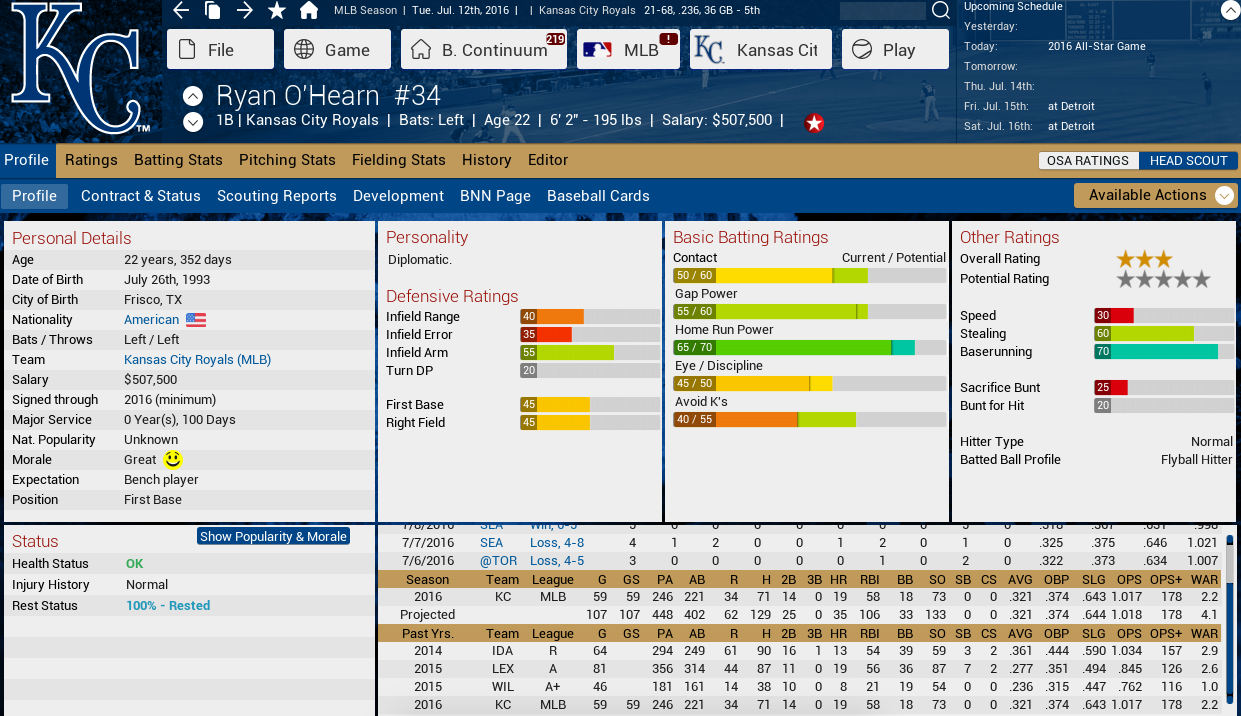
Task: Toggle to OSA Ratings
Action: click(x=1087, y=161)
